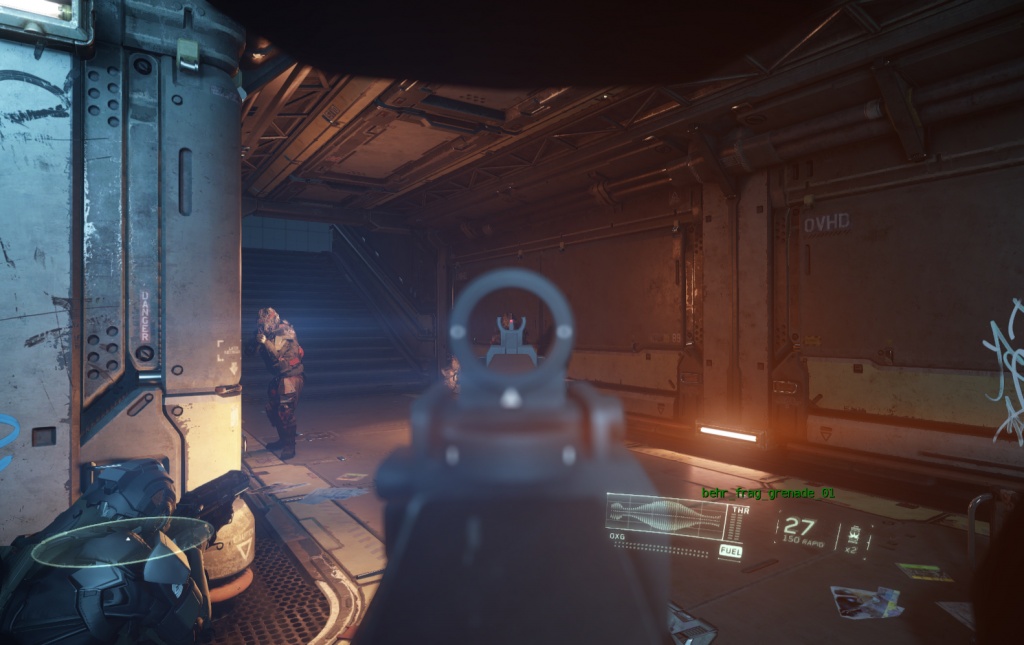Click the FUEL indicator on the HUD
The image size is (1024, 645).
click(x=730, y=551)
